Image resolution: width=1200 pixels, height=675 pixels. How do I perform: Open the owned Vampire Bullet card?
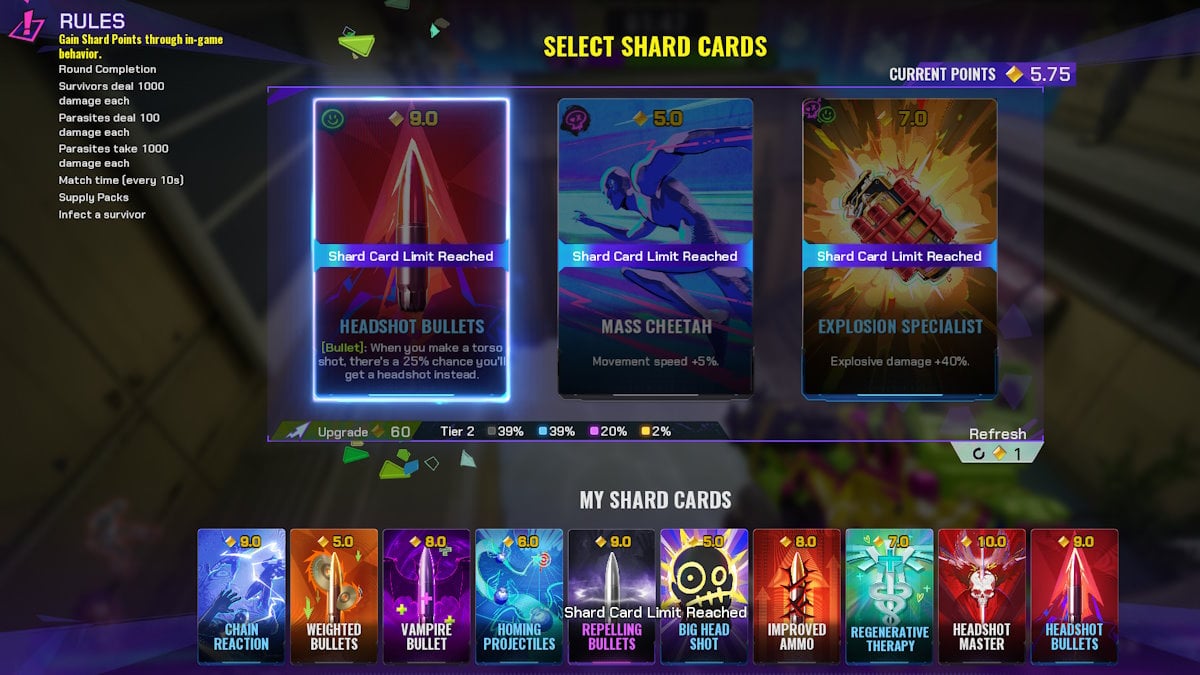tap(426, 595)
